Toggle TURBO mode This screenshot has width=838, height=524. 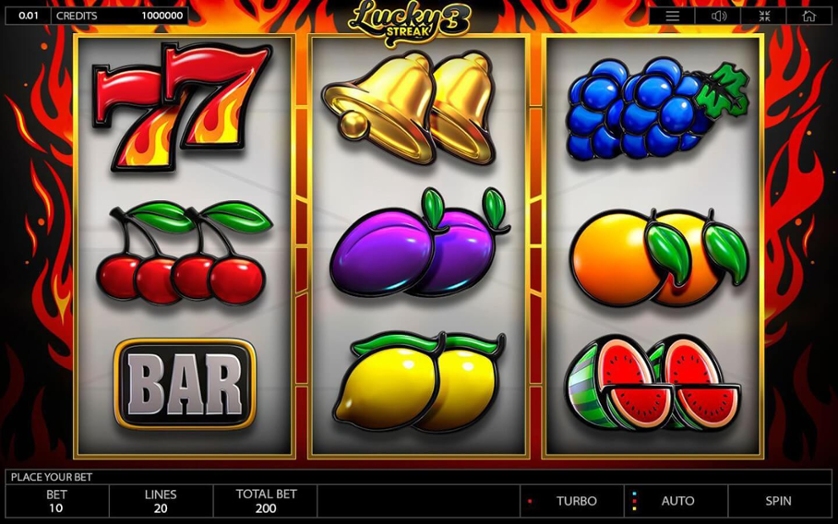pyautogui.click(x=576, y=500)
